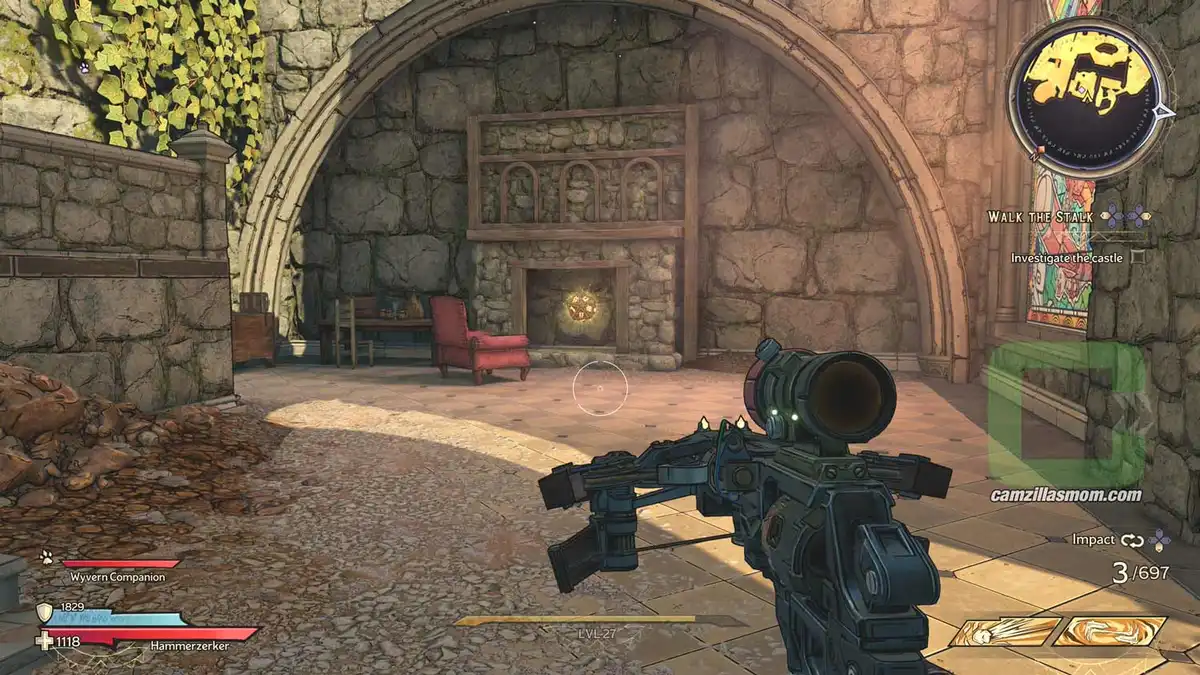
Task: Activate the swirling whirlwind action skill
Action: click(x=1110, y=631)
